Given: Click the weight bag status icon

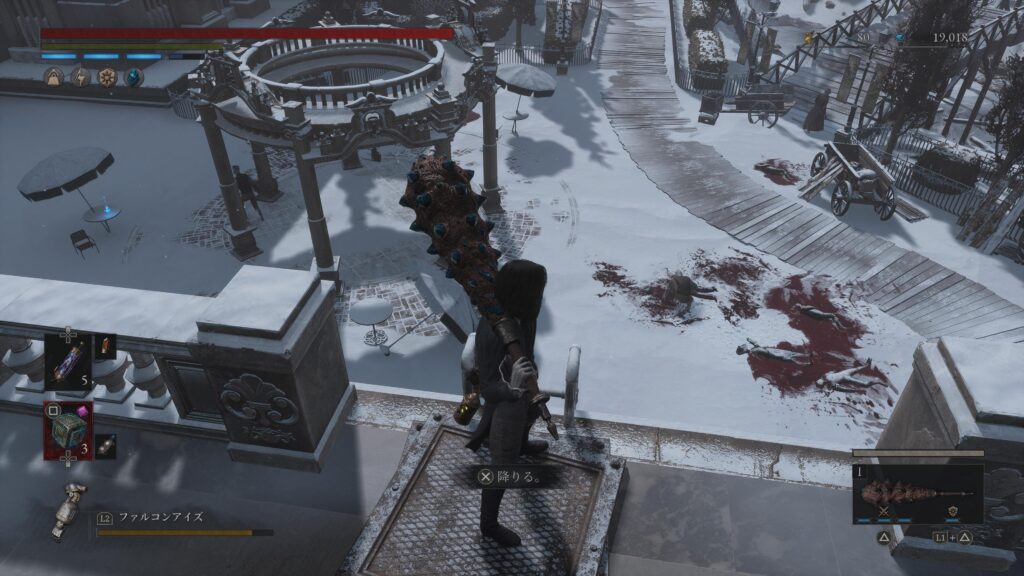Looking at the screenshot, I should point(53,76).
